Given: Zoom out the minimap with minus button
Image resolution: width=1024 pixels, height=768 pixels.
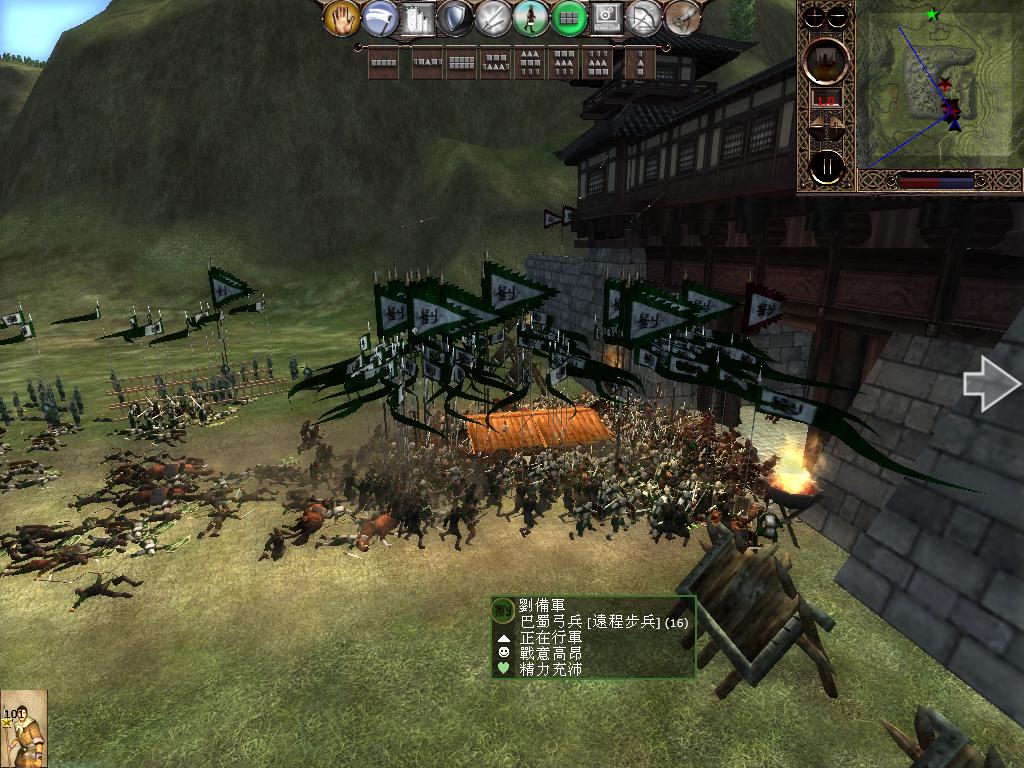Looking at the screenshot, I should tap(839, 15).
